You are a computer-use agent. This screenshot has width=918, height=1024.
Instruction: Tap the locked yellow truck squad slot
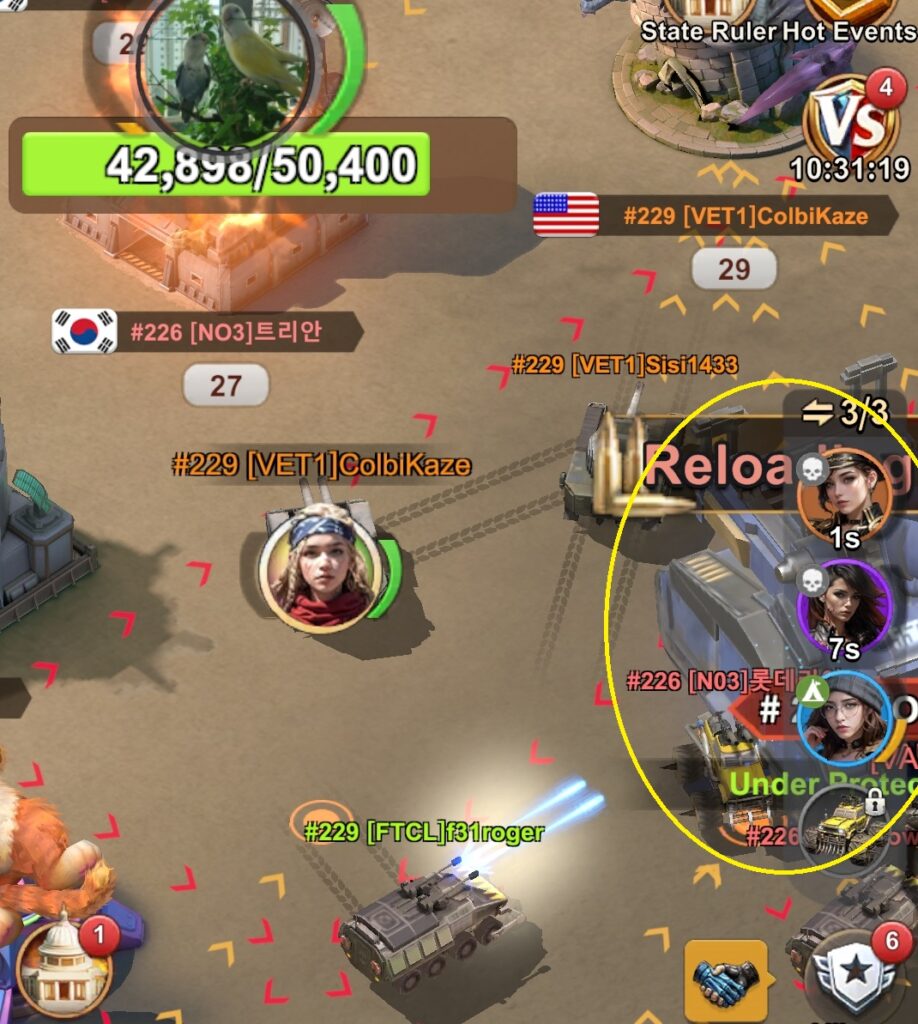tap(845, 824)
